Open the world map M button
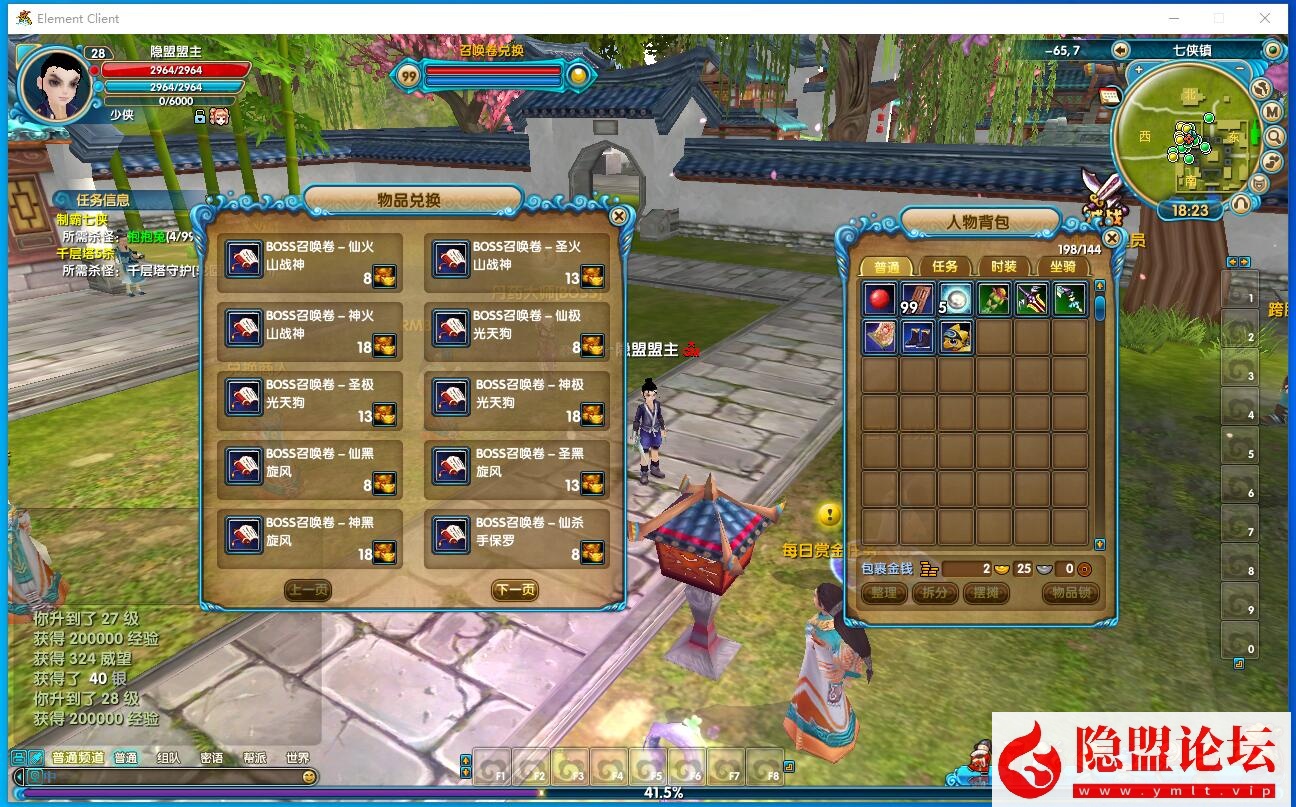 point(1272,112)
